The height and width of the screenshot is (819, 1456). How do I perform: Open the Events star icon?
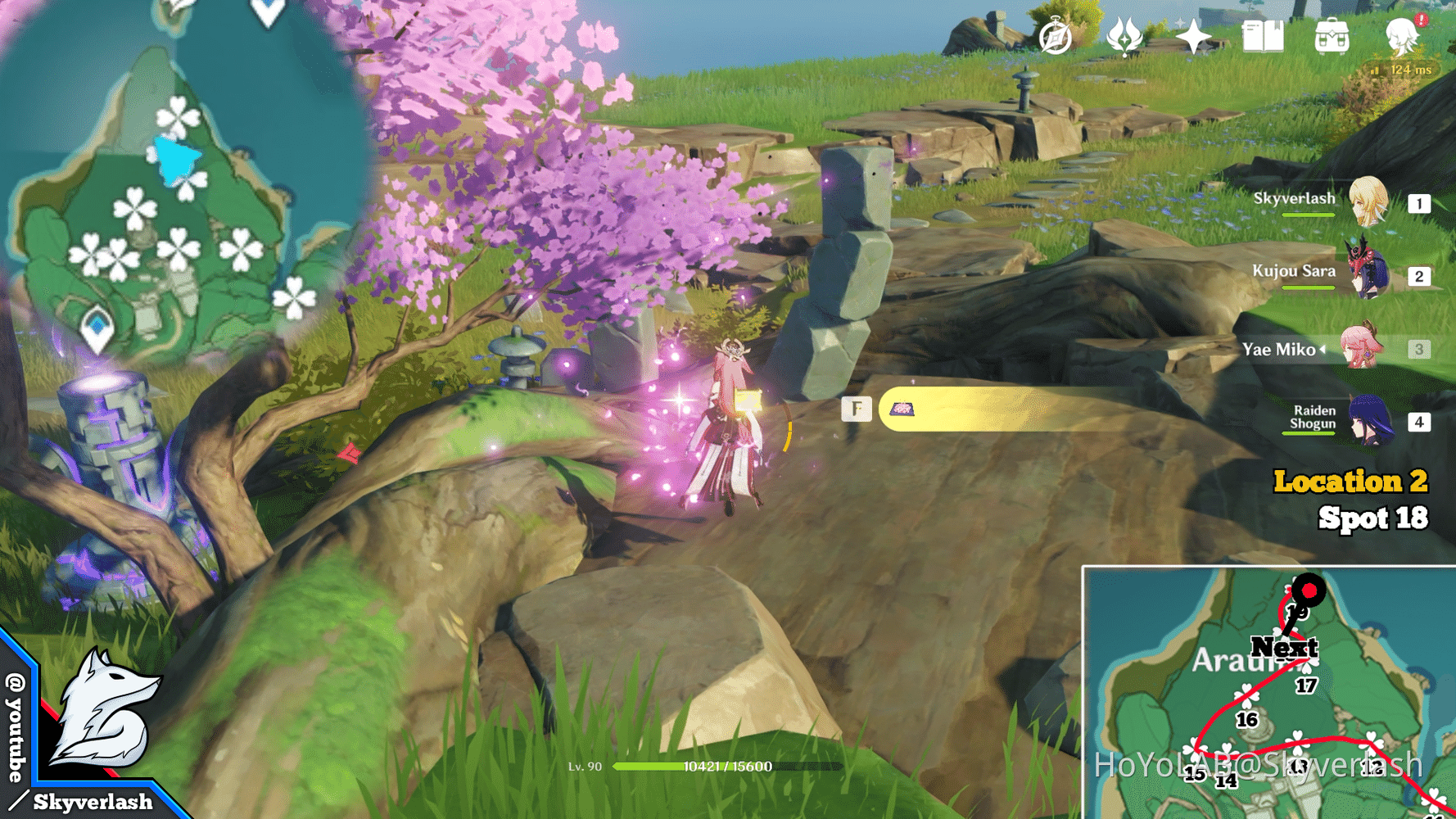(1194, 34)
